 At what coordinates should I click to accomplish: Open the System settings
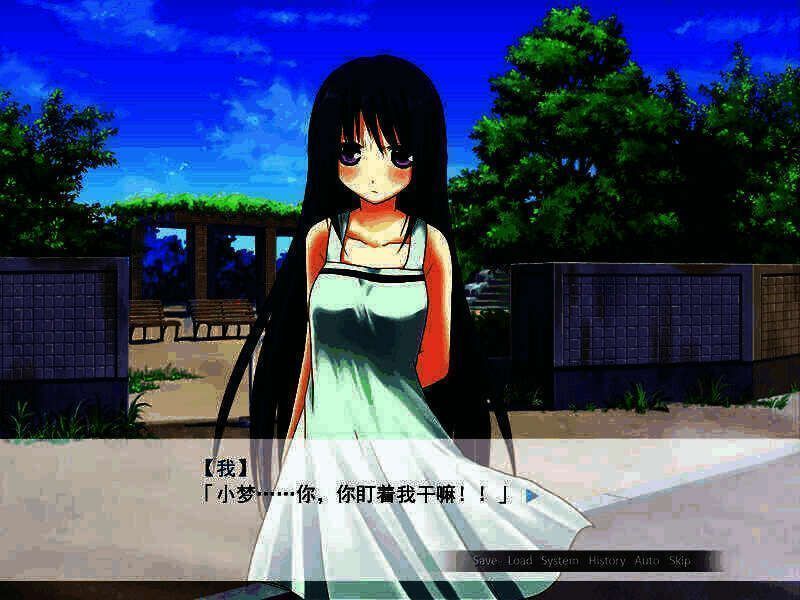[x=560, y=561]
